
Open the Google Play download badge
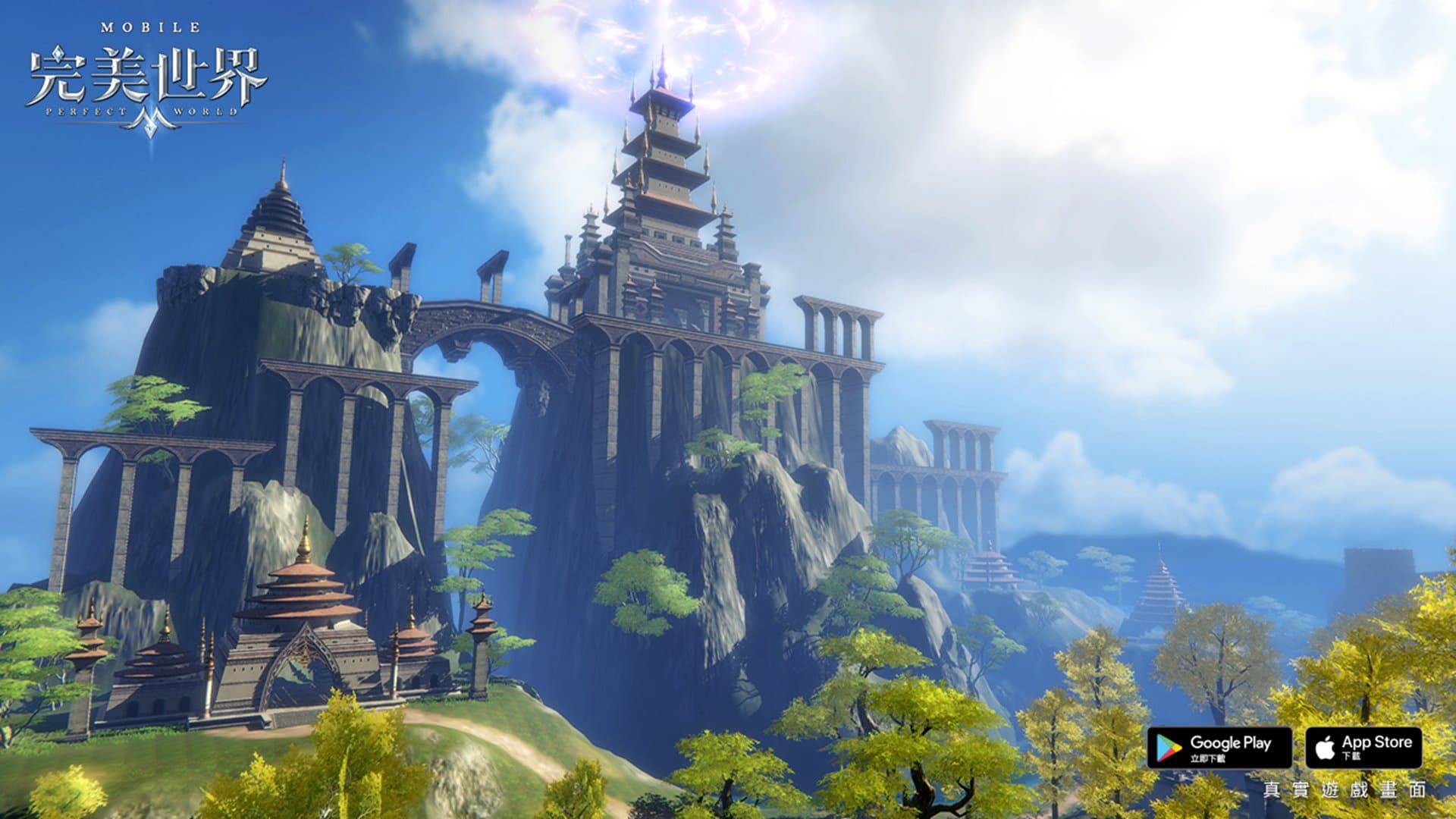click(1219, 748)
